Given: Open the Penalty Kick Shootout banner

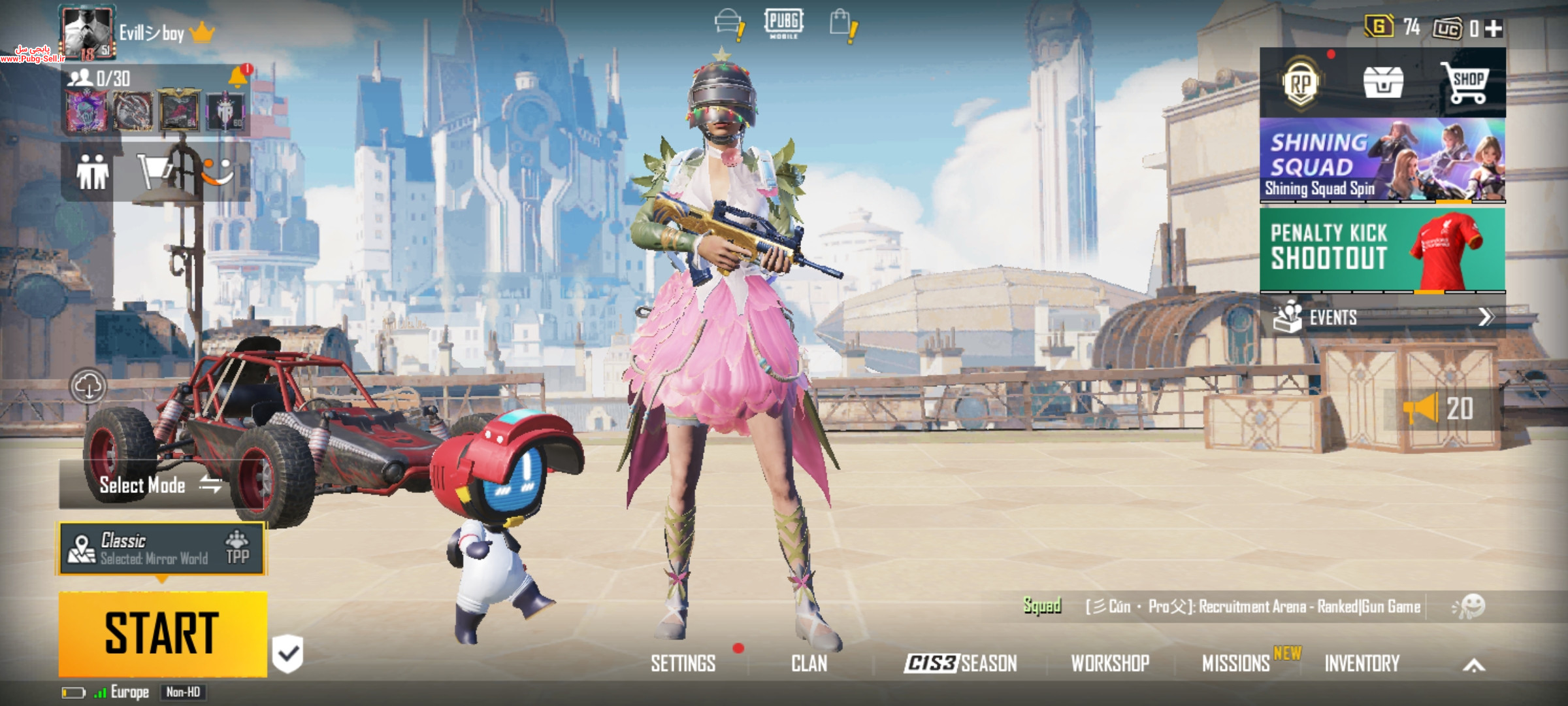Looking at the screenshot, I should [x=1382, y=249].
